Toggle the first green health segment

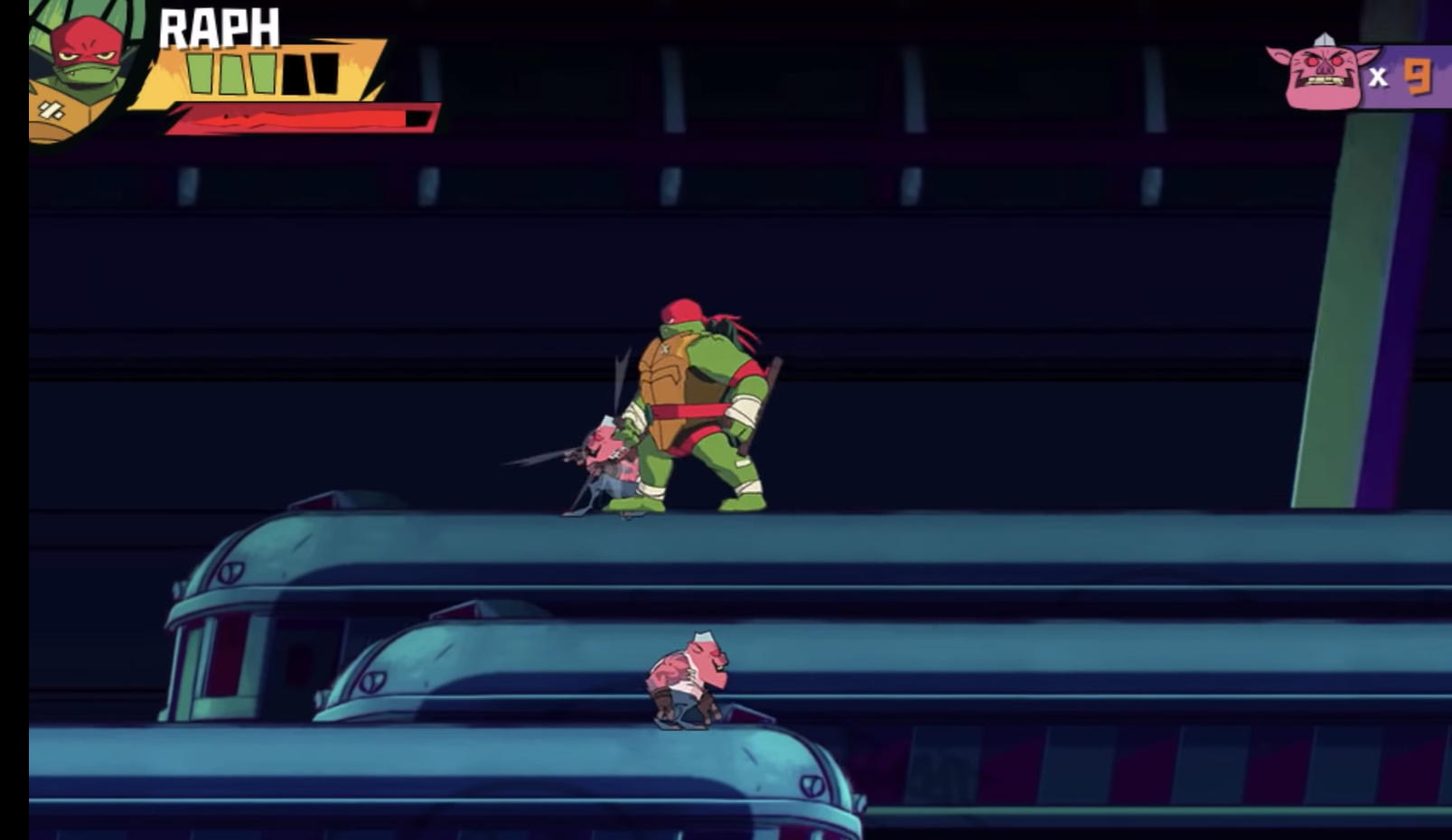click(x=201, y=74)
